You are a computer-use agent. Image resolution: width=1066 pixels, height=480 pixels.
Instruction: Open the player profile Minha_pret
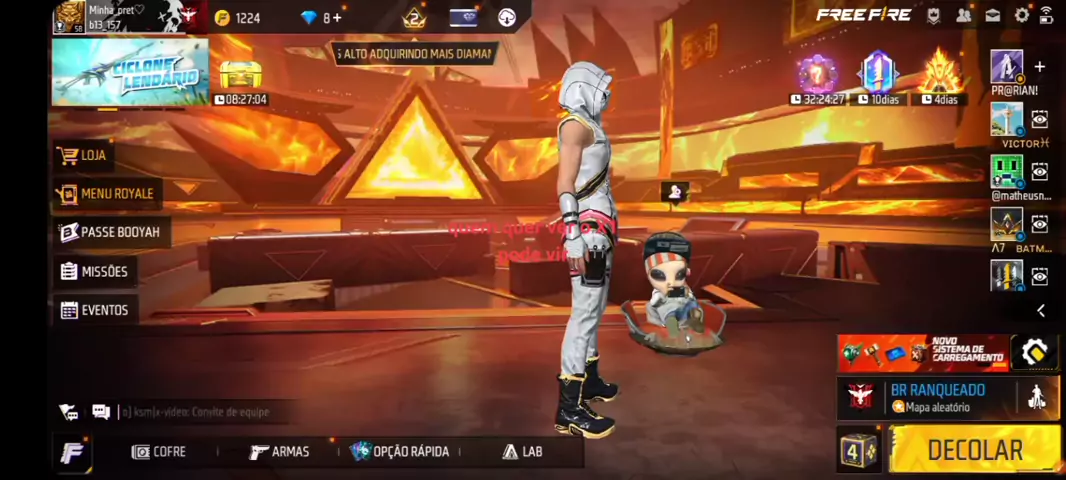coord(98,17)
